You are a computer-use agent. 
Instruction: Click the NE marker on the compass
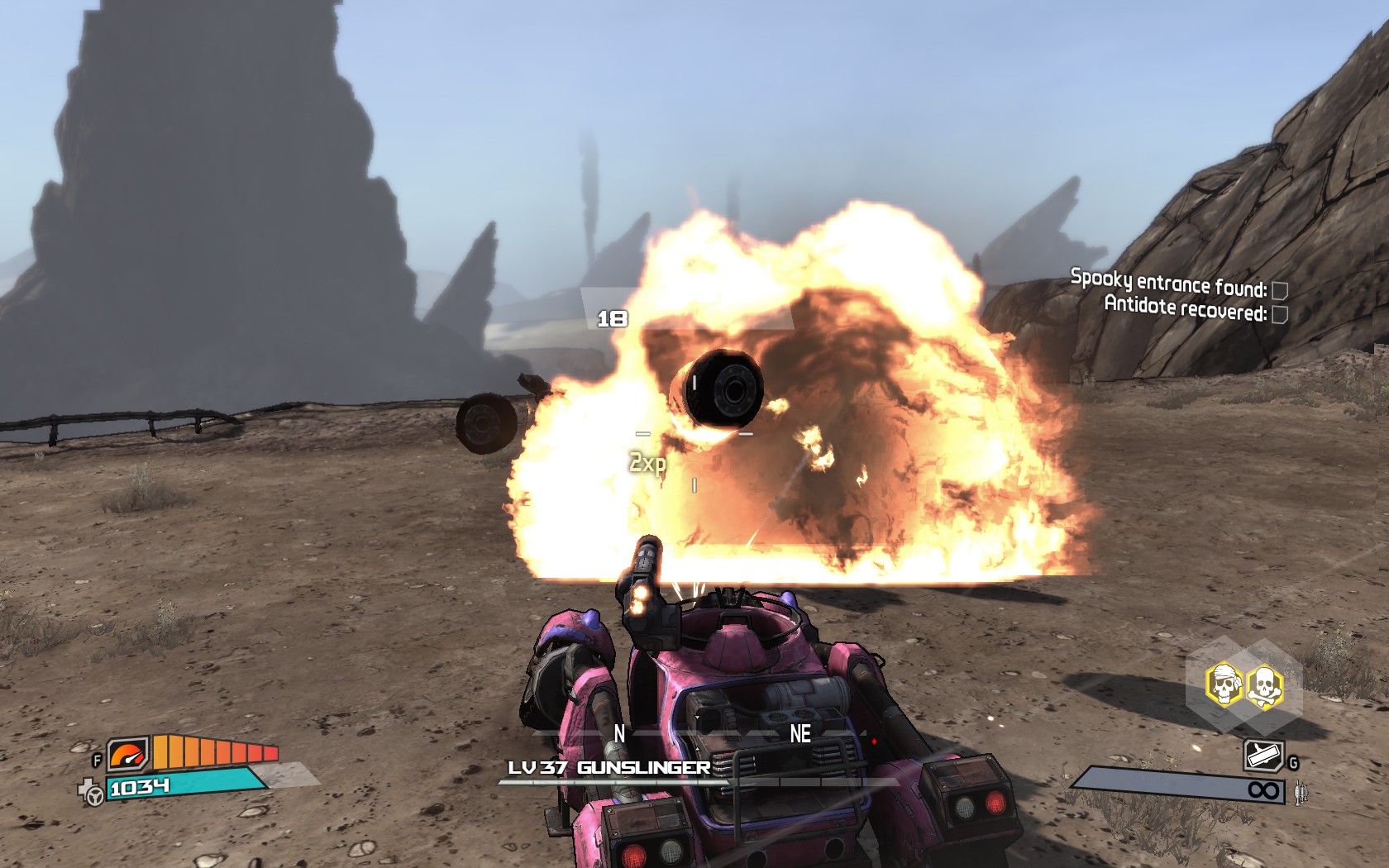point(800,733)
